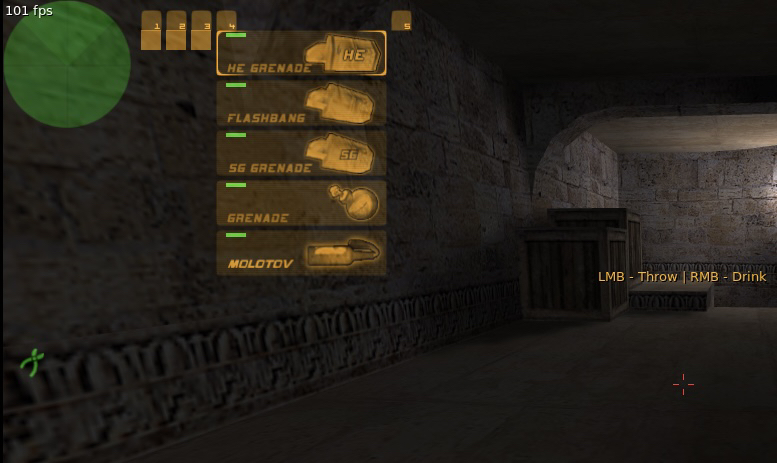
Task: Switch to weapon slot 1
Action: click(x=151, y=31)
